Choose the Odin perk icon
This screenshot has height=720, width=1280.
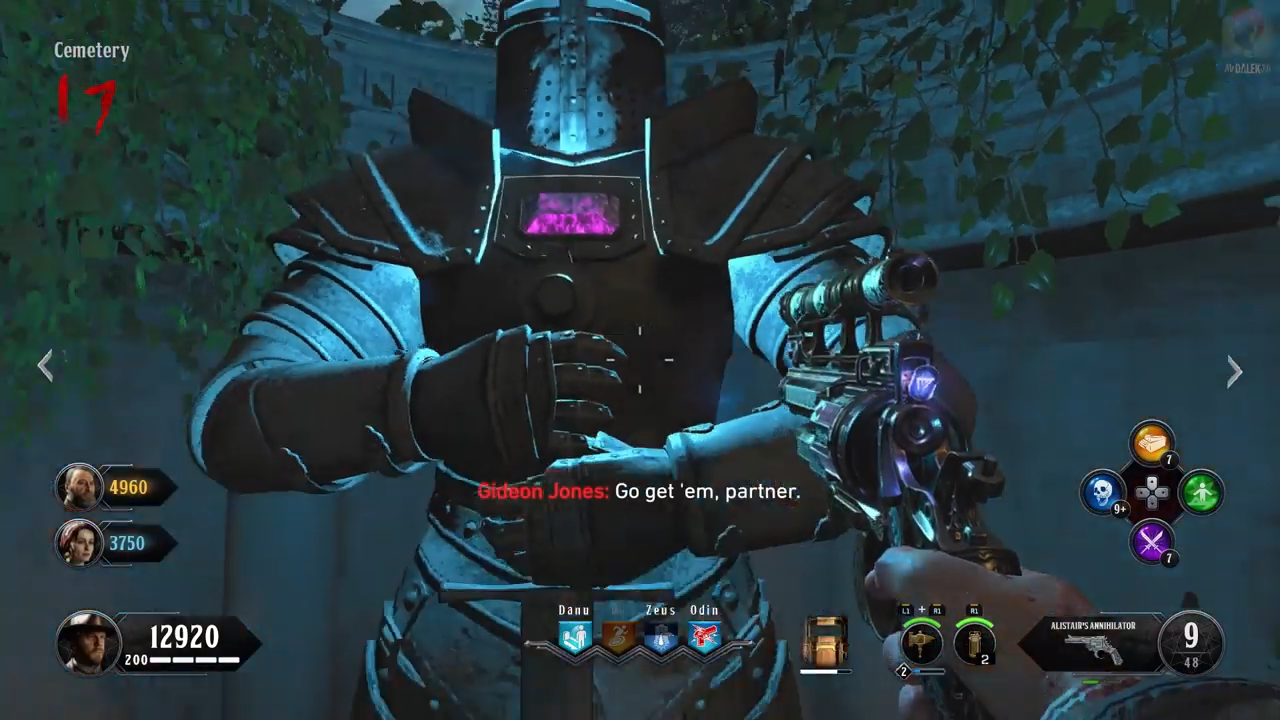[x=704, y=637]
